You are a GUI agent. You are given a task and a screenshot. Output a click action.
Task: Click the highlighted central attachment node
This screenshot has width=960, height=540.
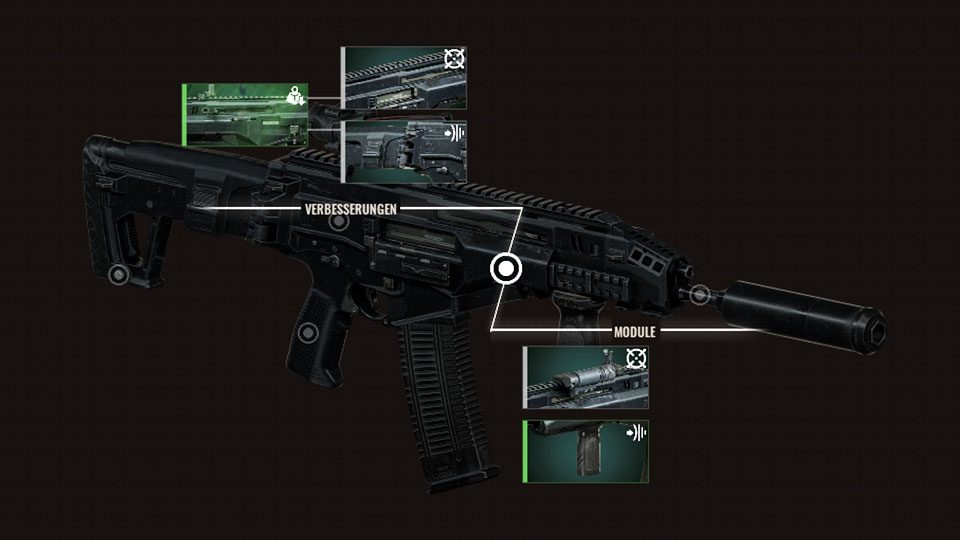click(506, 268)
